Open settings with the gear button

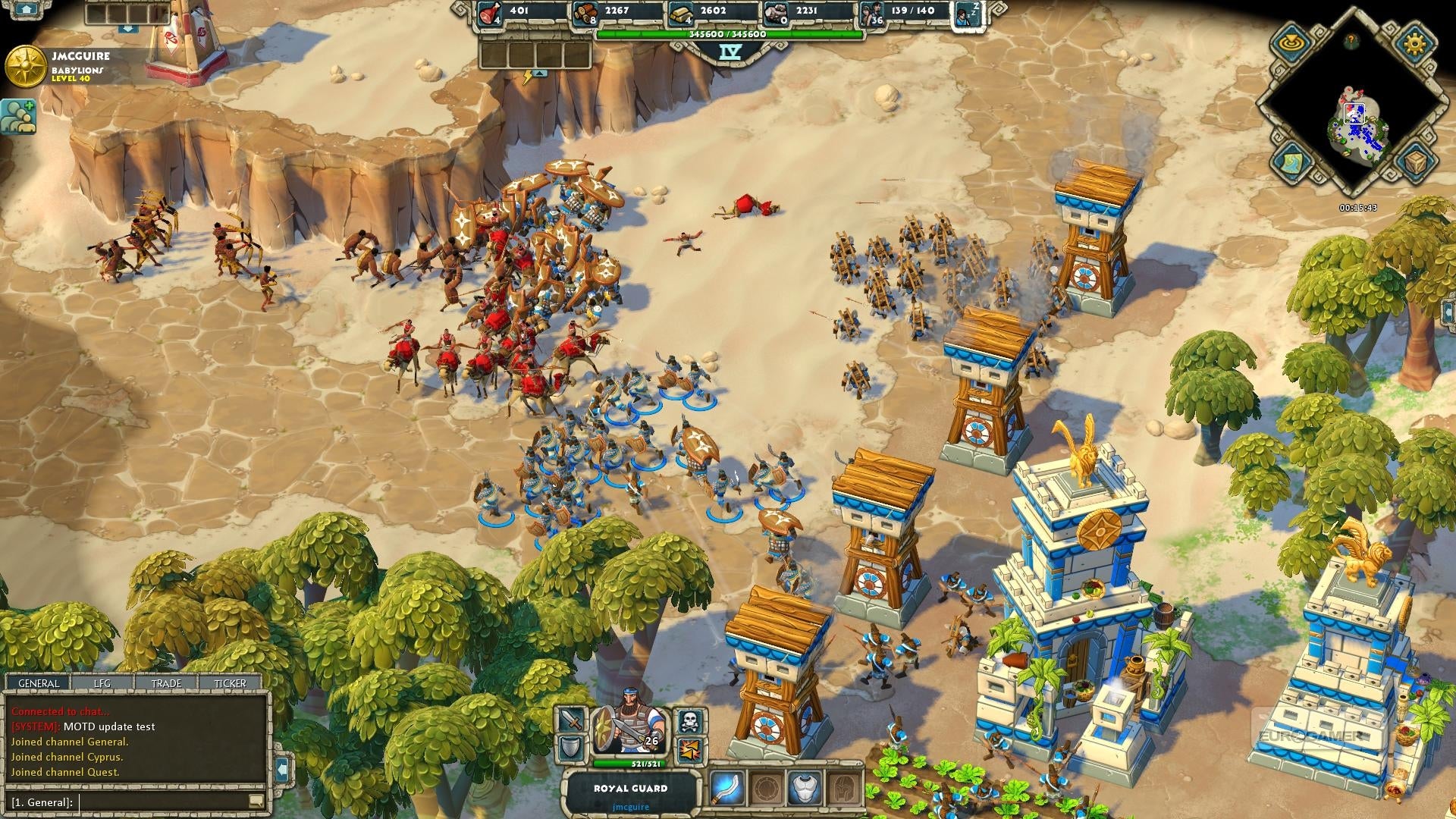coord(1414,43)
